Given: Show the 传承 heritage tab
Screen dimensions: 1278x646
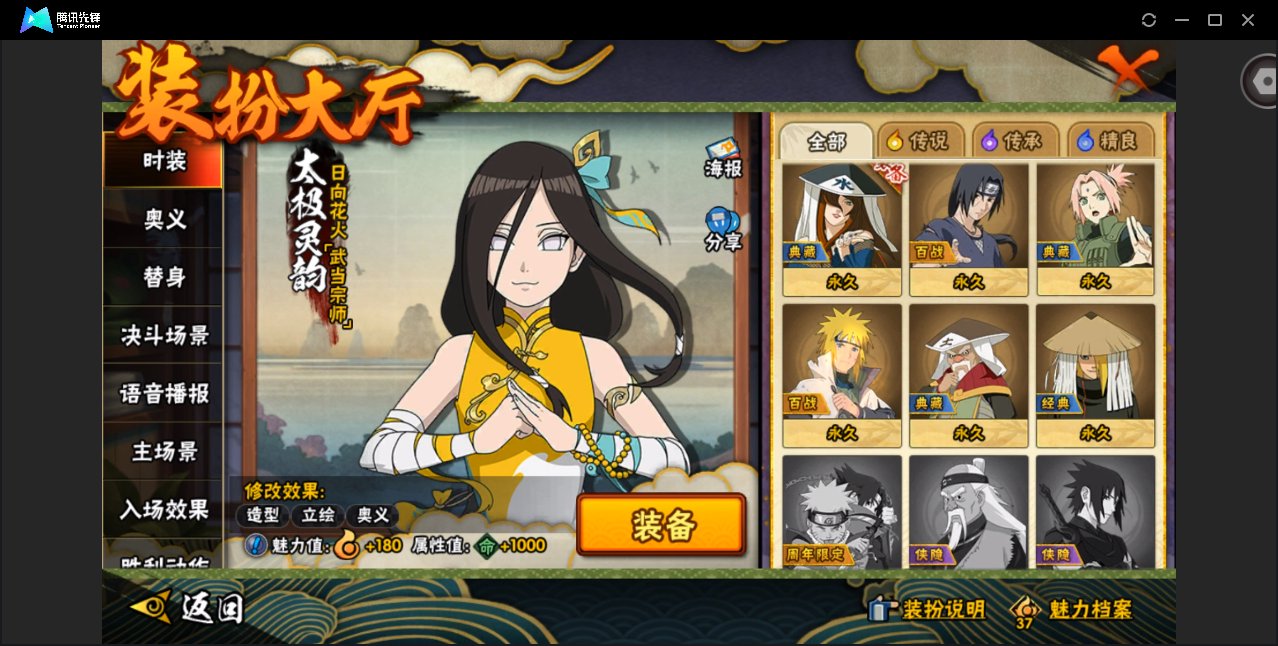Looking at the screenshot, I should (x=1013, y=141).
